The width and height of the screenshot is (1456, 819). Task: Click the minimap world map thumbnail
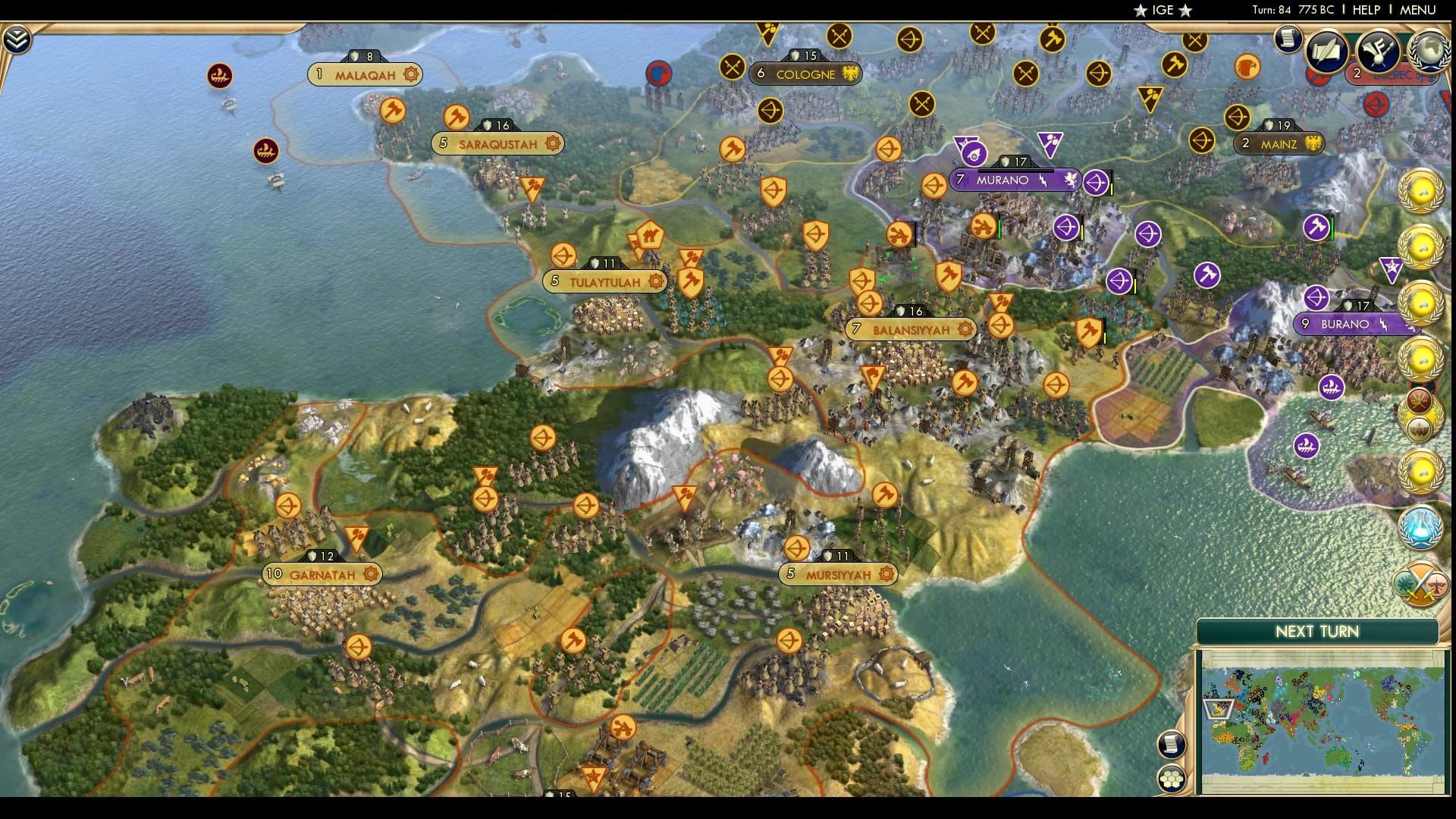(1319, 720)
